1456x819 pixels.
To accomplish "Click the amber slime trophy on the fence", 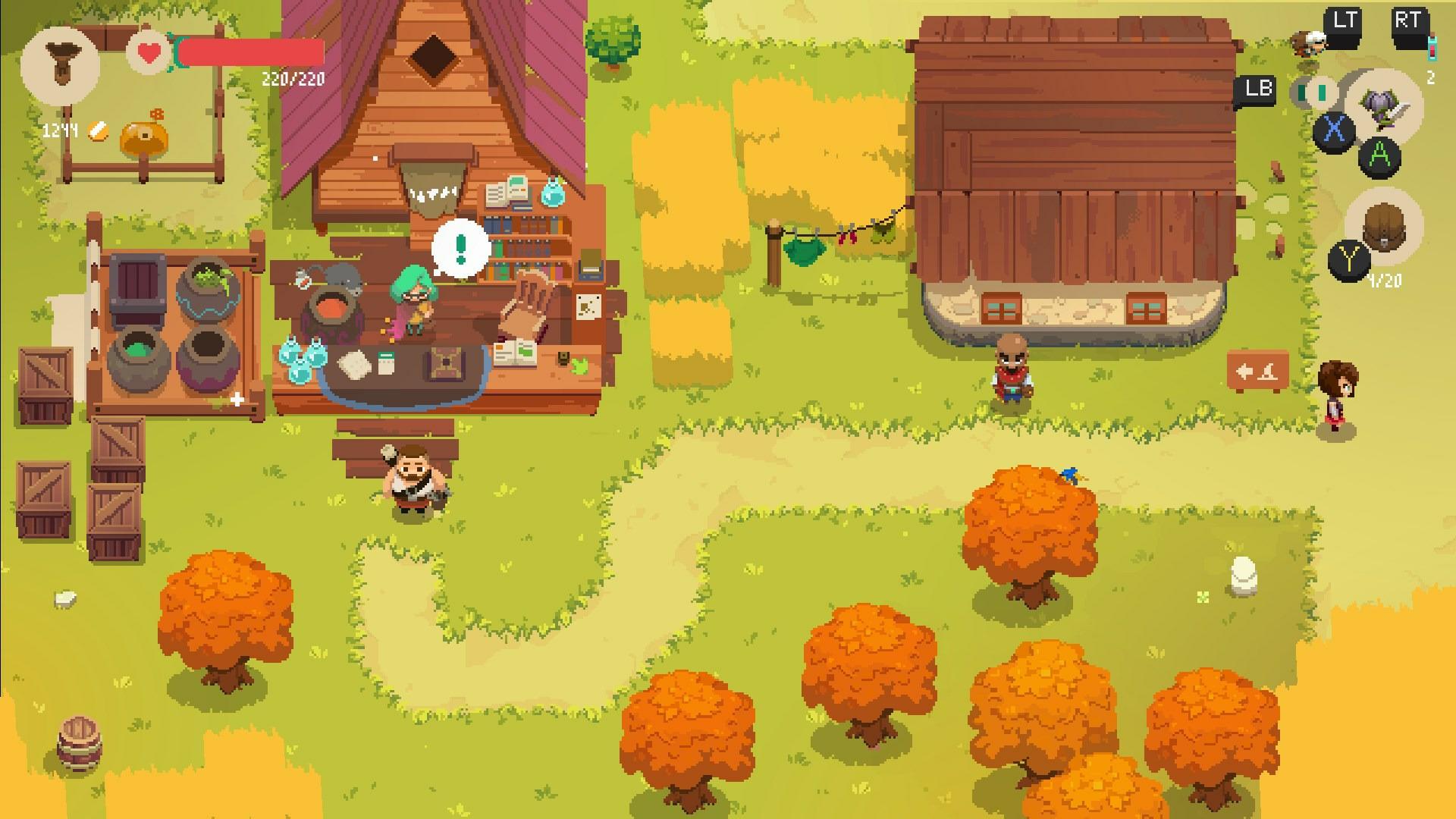I will (x=144, y=136).
